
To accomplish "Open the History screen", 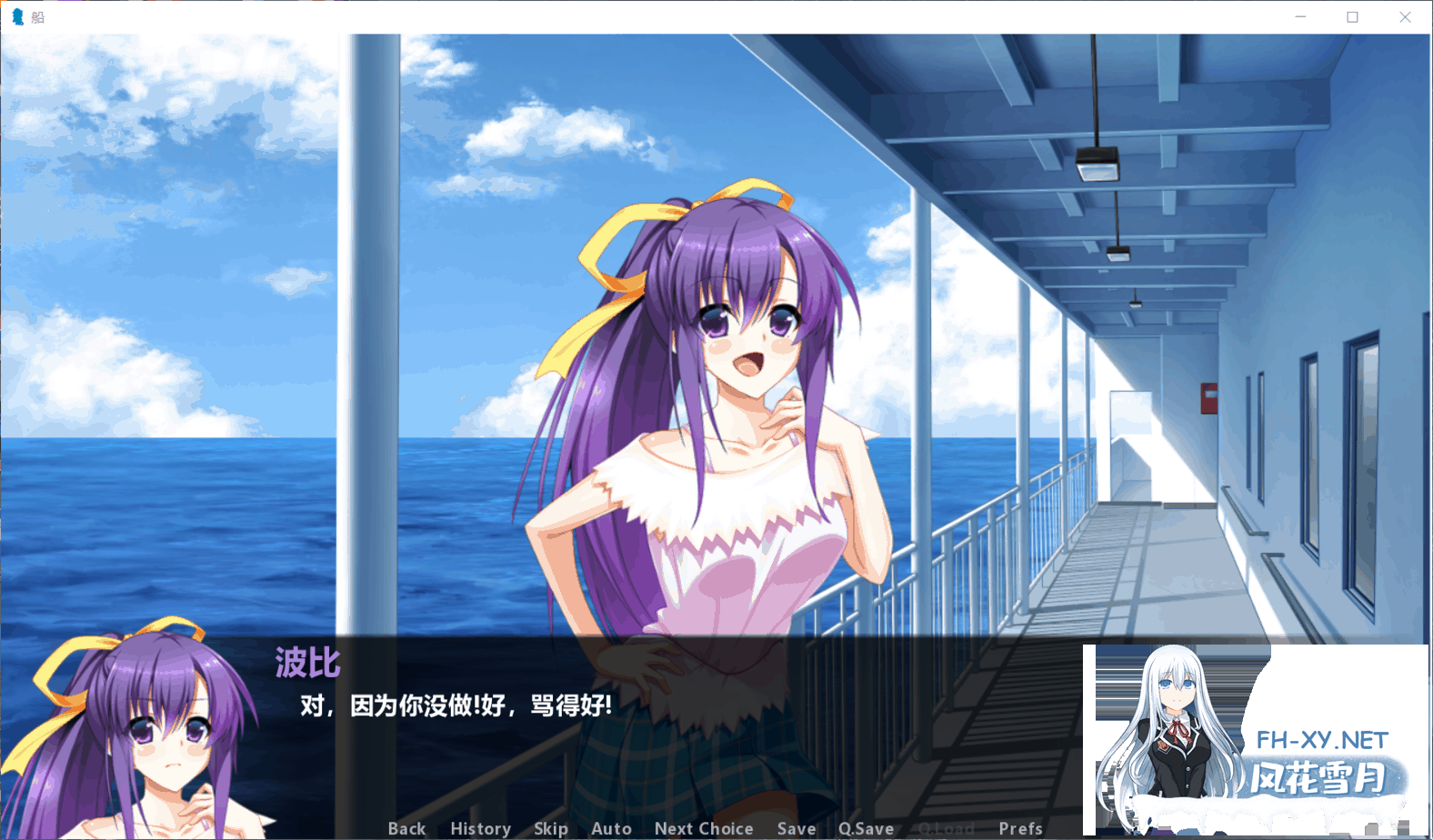I will tap(480, 828).
